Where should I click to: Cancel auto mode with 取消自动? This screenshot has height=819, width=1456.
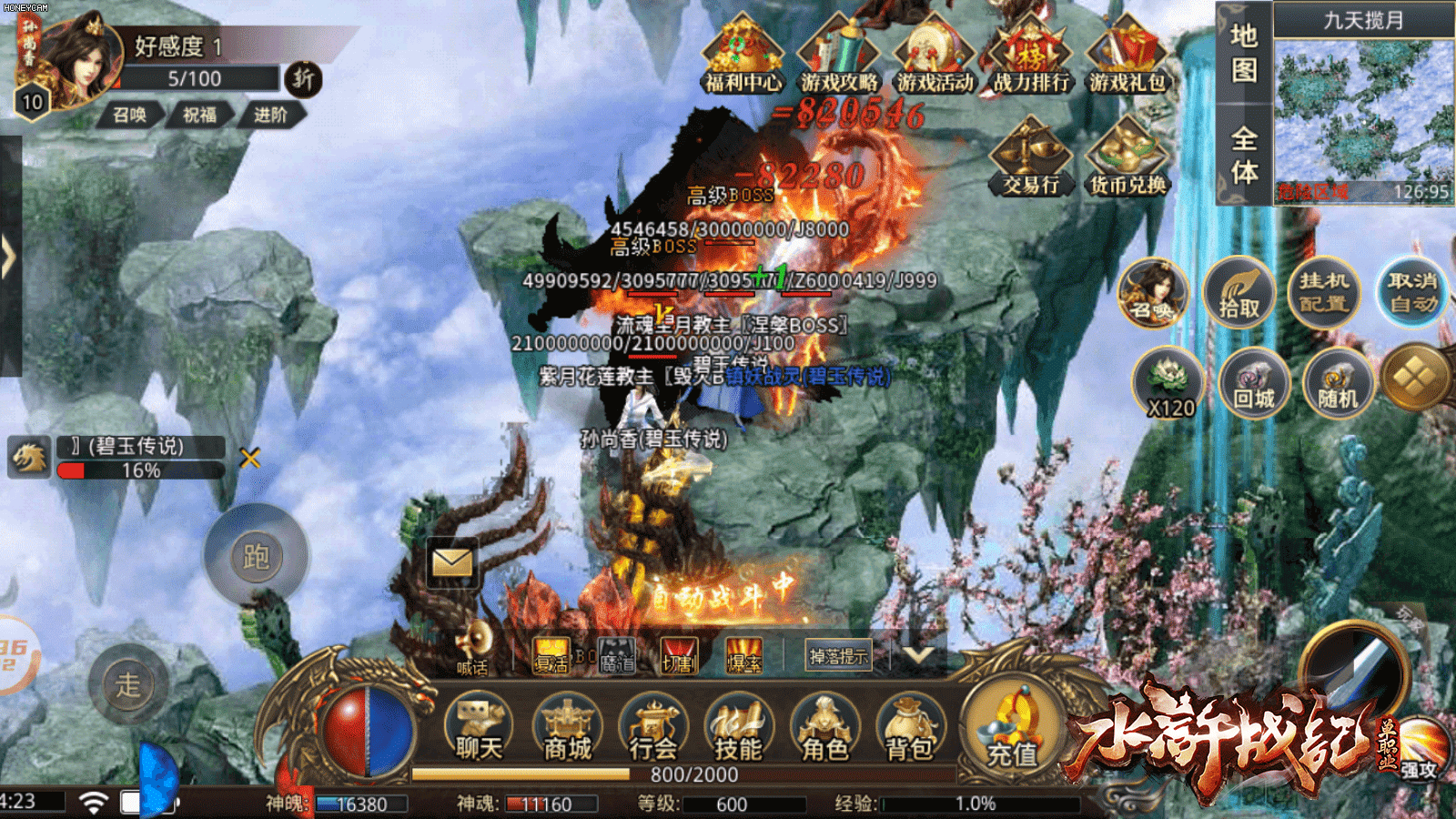(x=1411, y=291)
